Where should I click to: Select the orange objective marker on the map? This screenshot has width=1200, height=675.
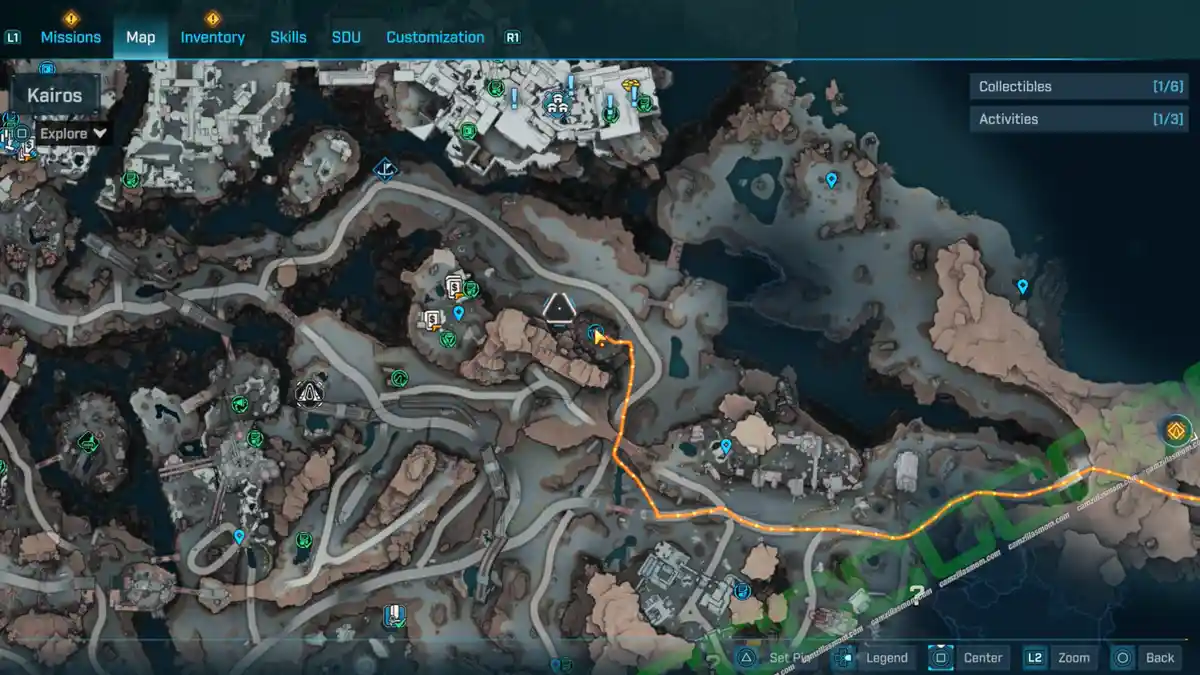(1176, 431)
